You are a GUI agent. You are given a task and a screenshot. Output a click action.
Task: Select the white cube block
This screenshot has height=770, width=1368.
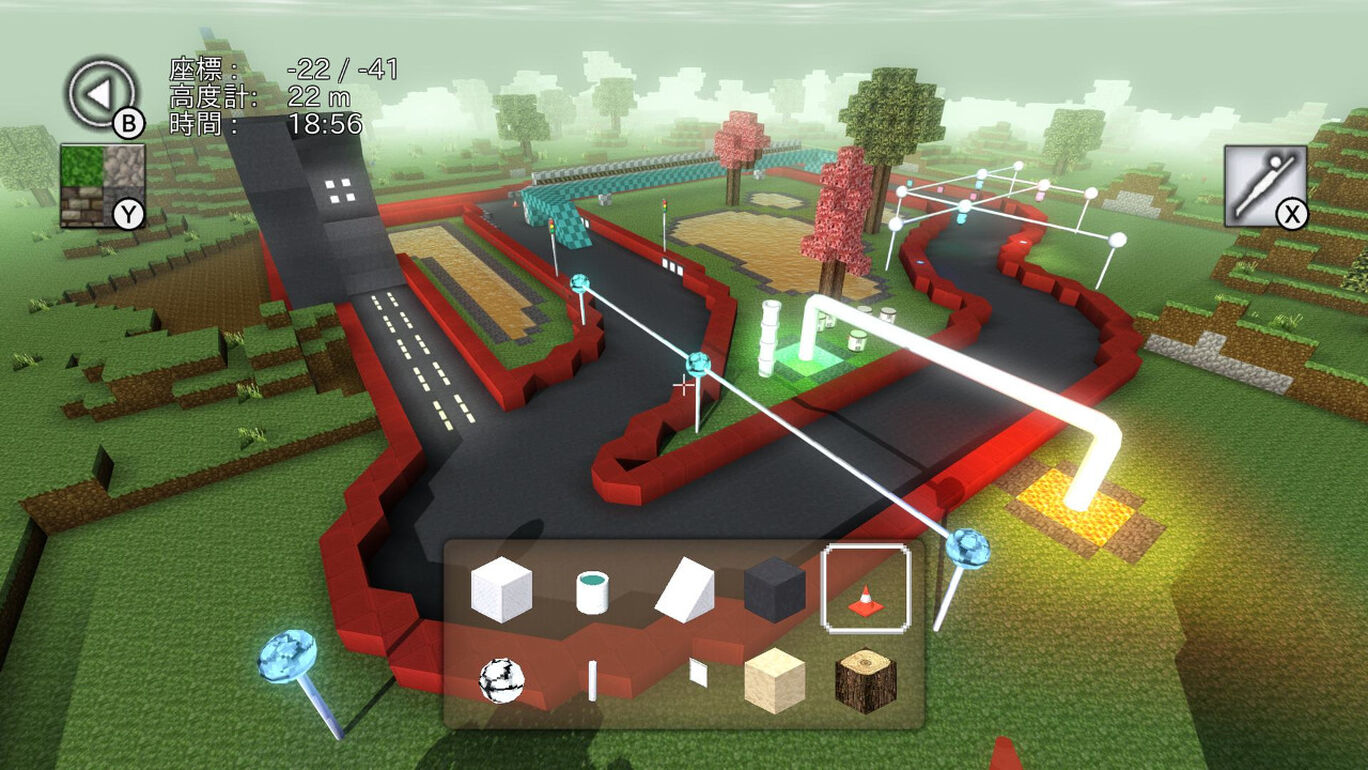tap(501, 590)
